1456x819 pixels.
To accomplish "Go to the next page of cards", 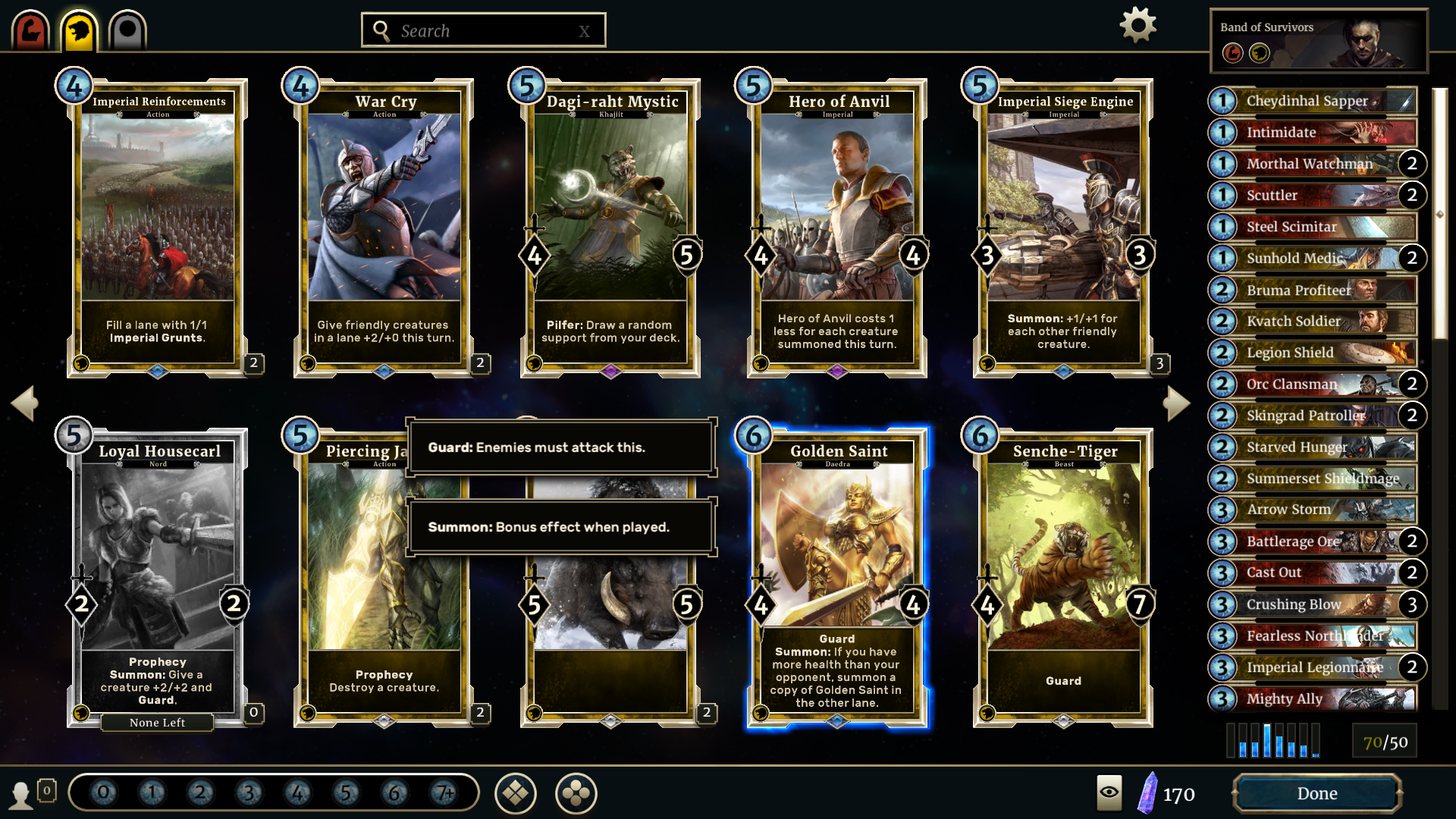I will click(x=1176, y=403).
